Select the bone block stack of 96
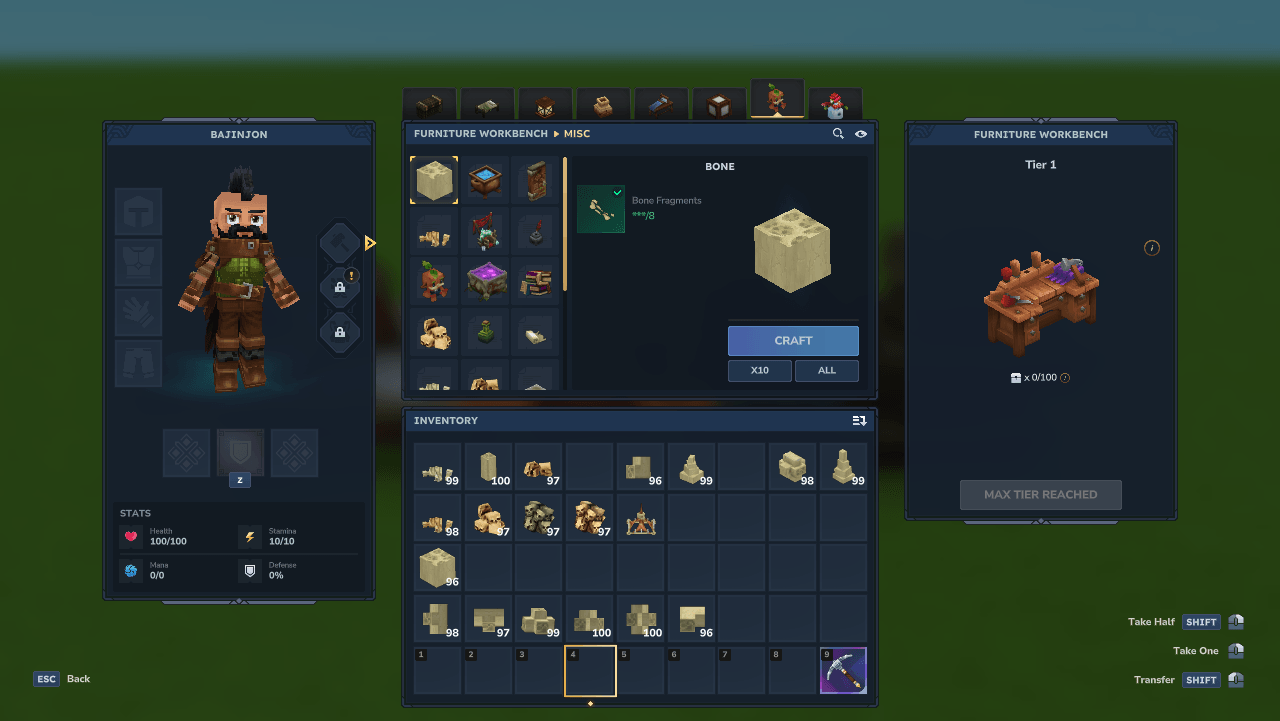This screenshot has width=1280, height=721. [438, 568]
